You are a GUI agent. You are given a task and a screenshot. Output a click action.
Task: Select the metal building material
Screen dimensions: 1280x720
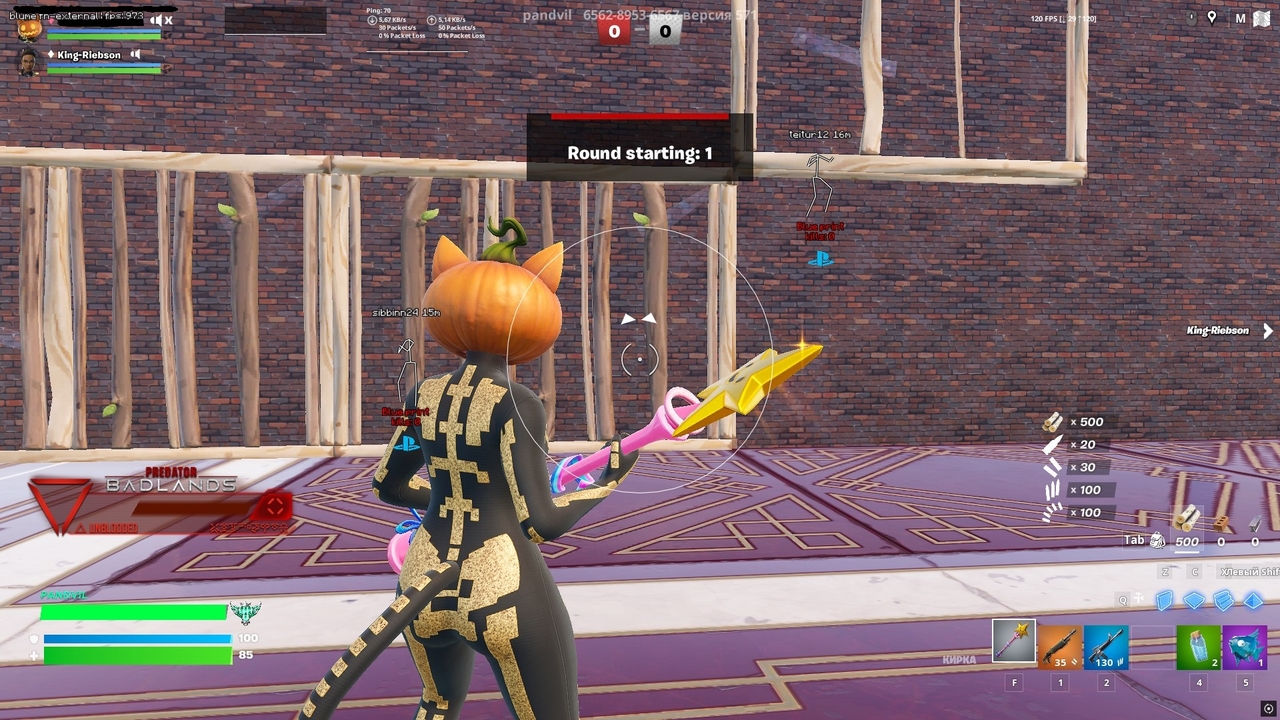pos(1255,522)
